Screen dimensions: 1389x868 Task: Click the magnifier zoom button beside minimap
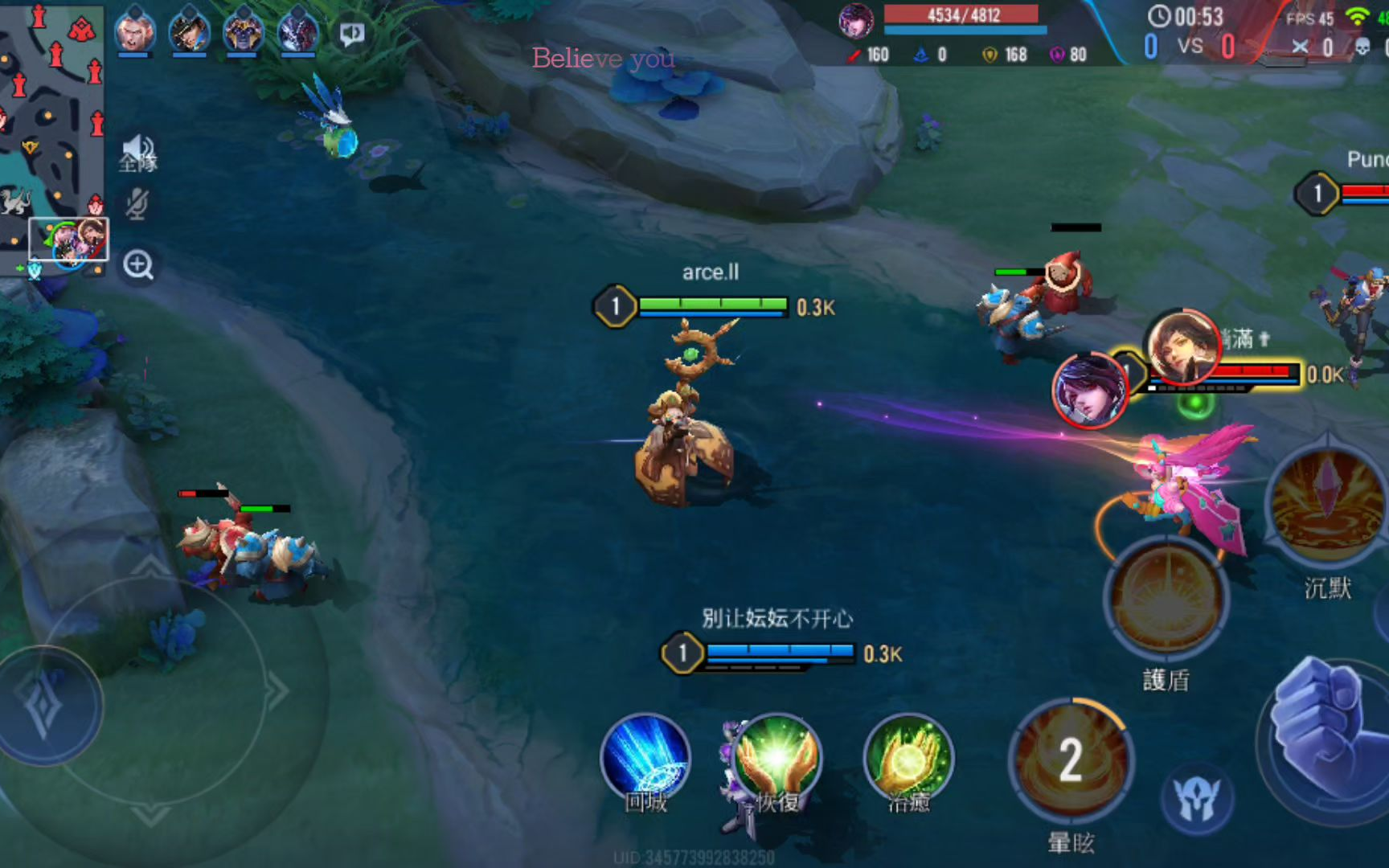point(138,264)
